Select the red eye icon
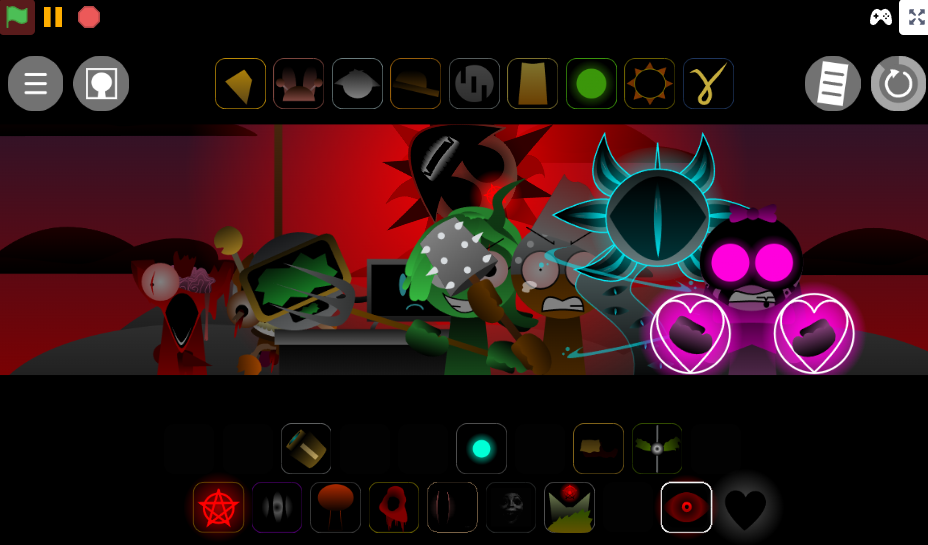Viewport: 928px width, 545px height. (686, 508)
